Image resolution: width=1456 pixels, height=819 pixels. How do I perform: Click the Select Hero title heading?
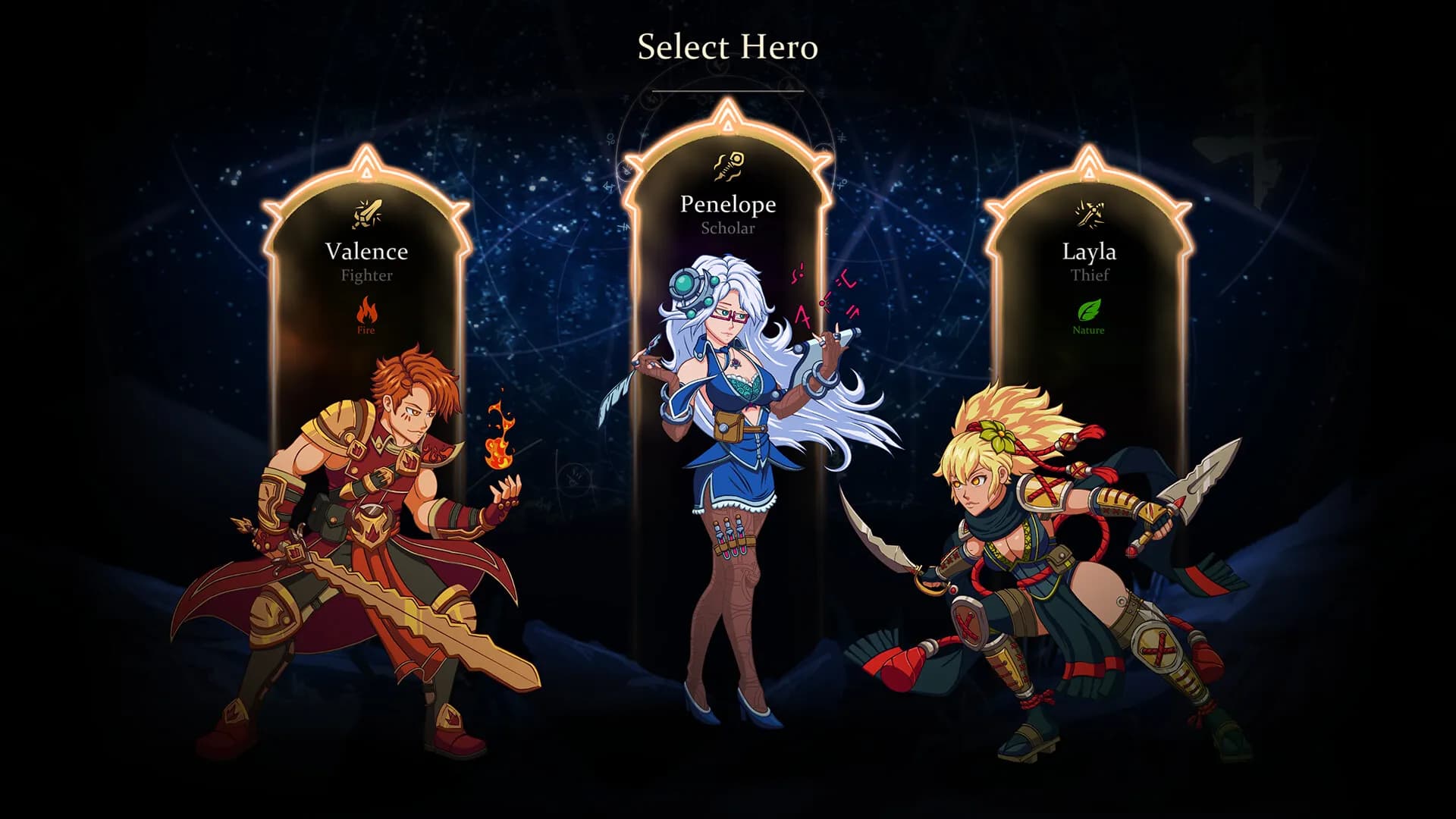click(727, 48)
